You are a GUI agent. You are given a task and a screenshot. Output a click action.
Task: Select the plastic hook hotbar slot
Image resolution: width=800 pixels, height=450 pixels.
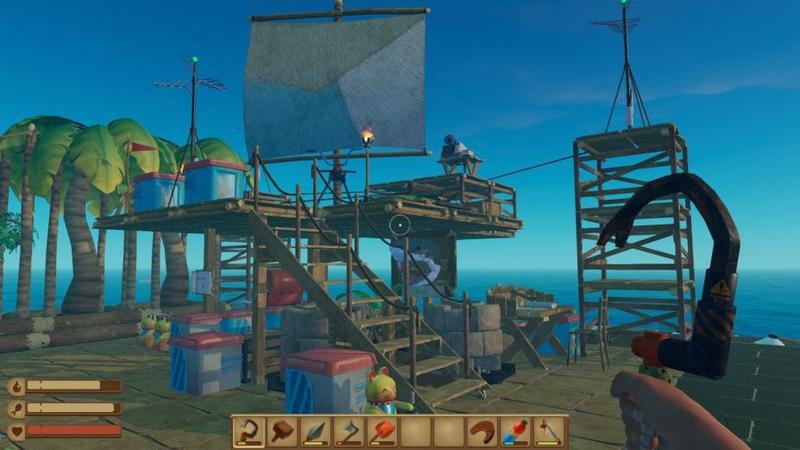pyautogui.click(x=249, y=432)
